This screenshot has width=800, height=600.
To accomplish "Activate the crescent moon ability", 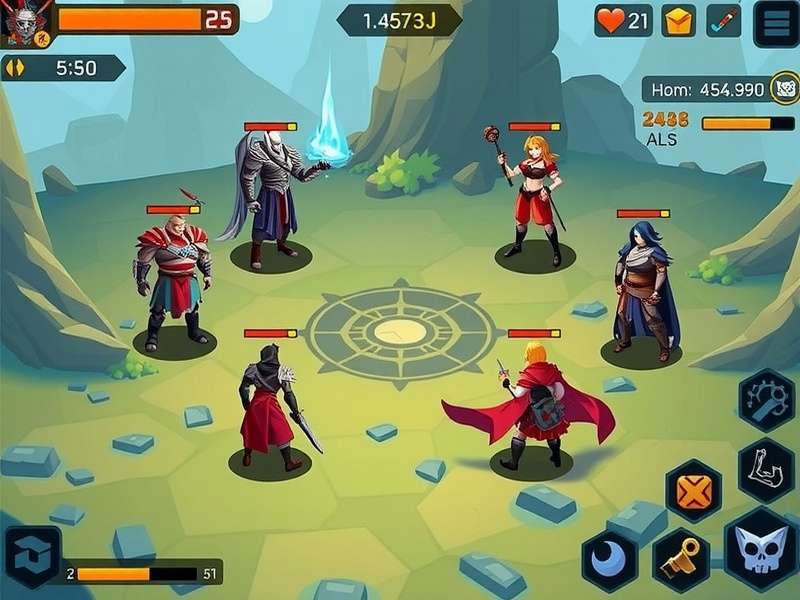I will [610, 561].
